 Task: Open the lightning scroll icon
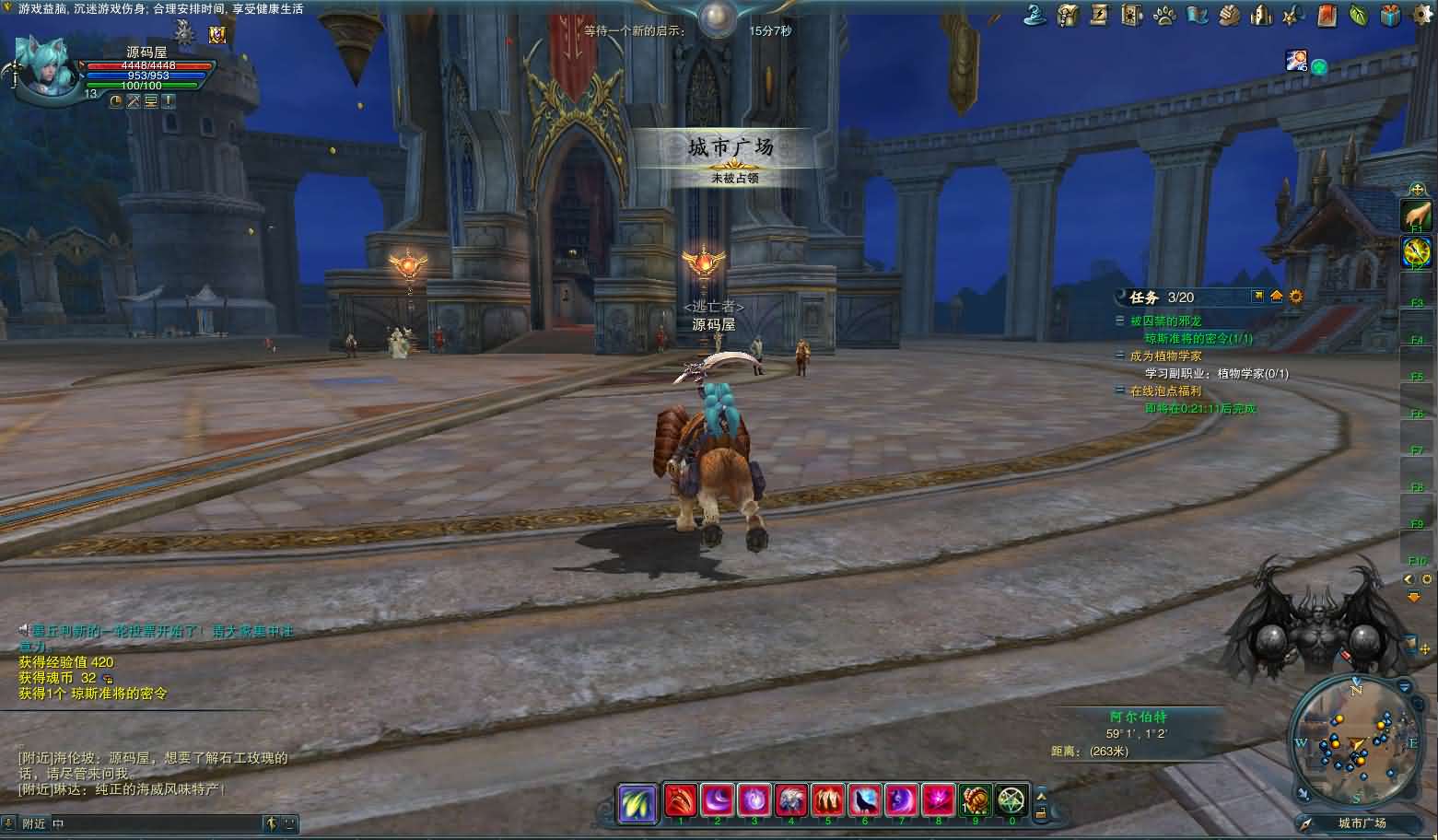[x=1100, y=15]
